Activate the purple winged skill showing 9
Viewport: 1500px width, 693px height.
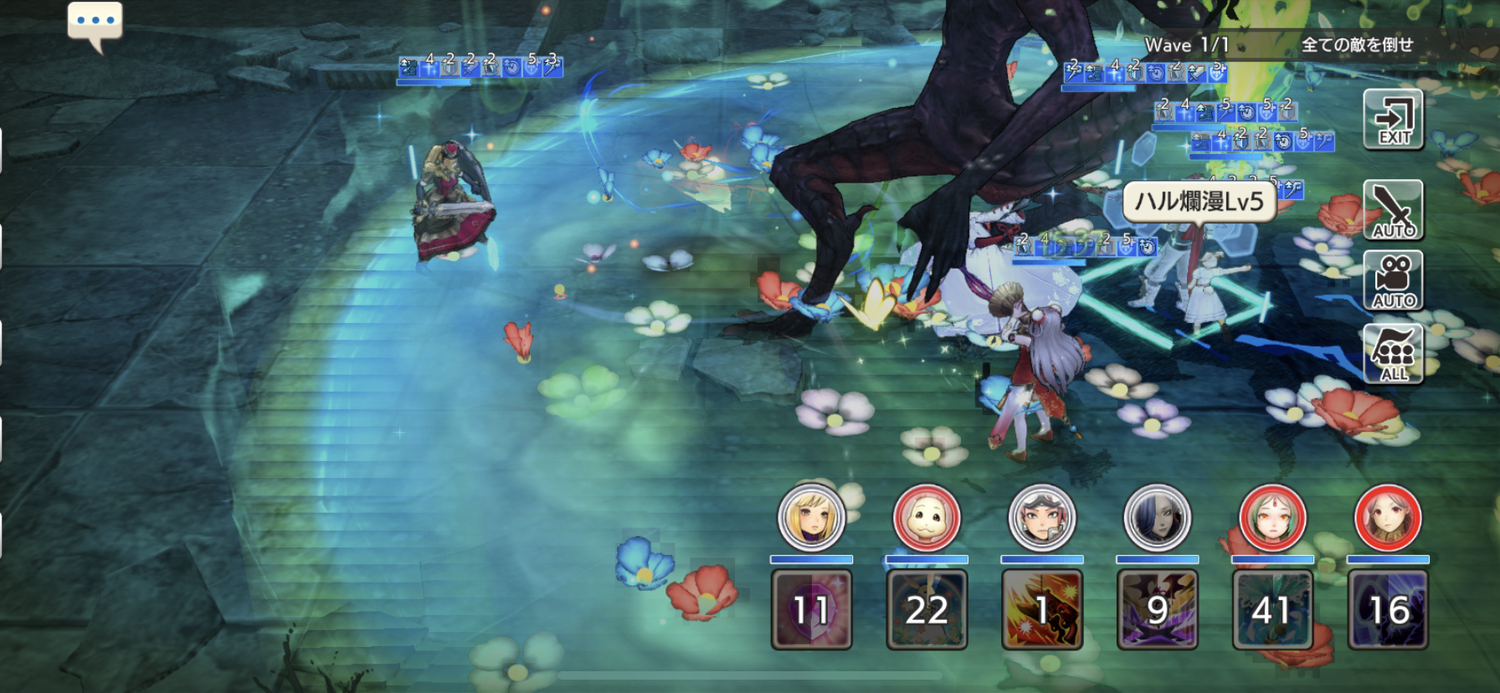(x=1157, y=609)
